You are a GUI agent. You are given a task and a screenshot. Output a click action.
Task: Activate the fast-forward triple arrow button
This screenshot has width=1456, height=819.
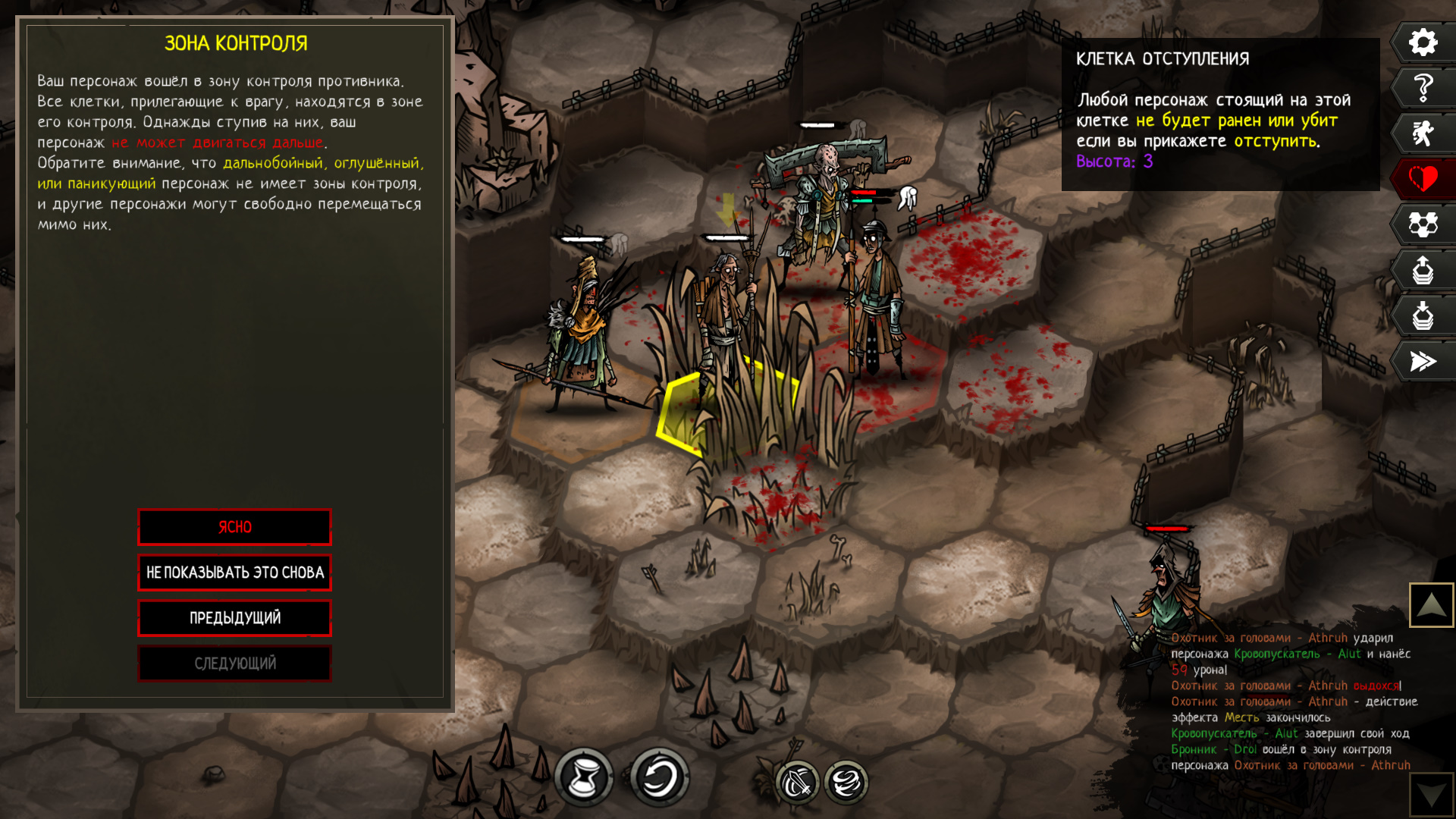click(x=1423, y=361)
